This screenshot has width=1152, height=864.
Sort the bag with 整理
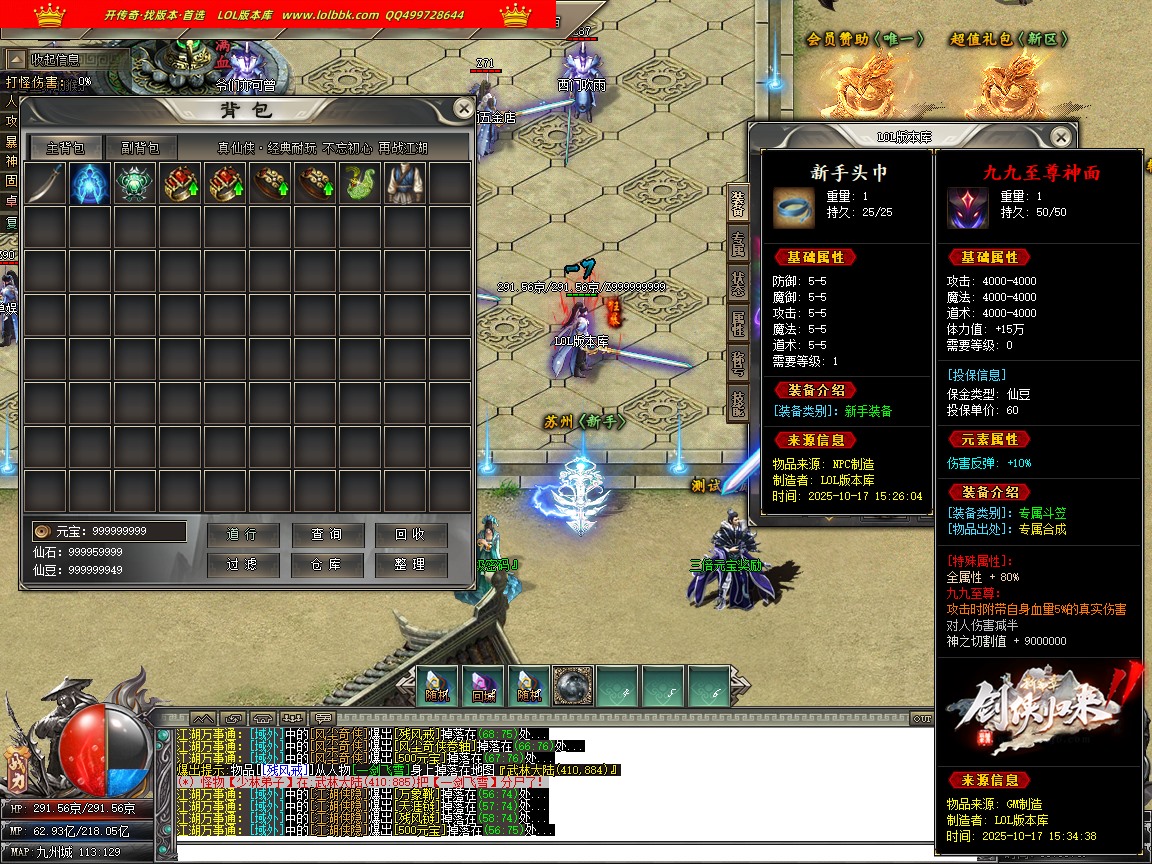tap(410, 565)
